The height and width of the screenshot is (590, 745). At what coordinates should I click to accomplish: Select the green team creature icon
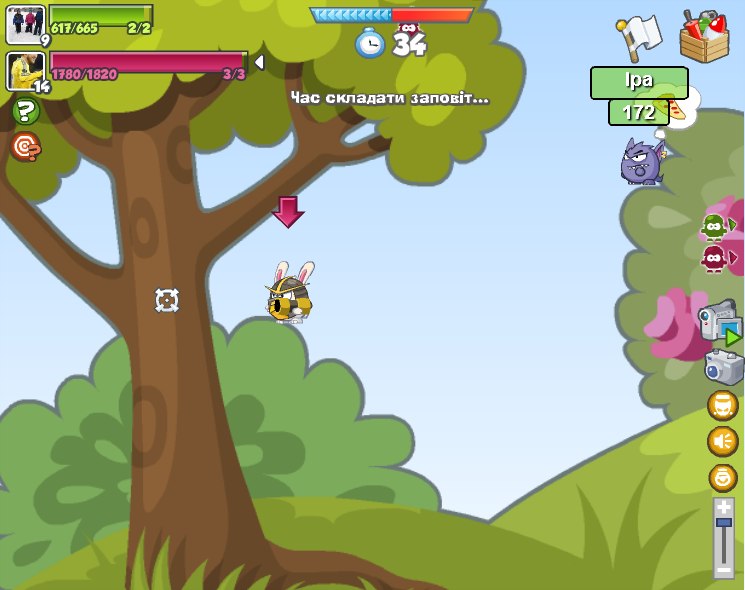tap(714, 227)
